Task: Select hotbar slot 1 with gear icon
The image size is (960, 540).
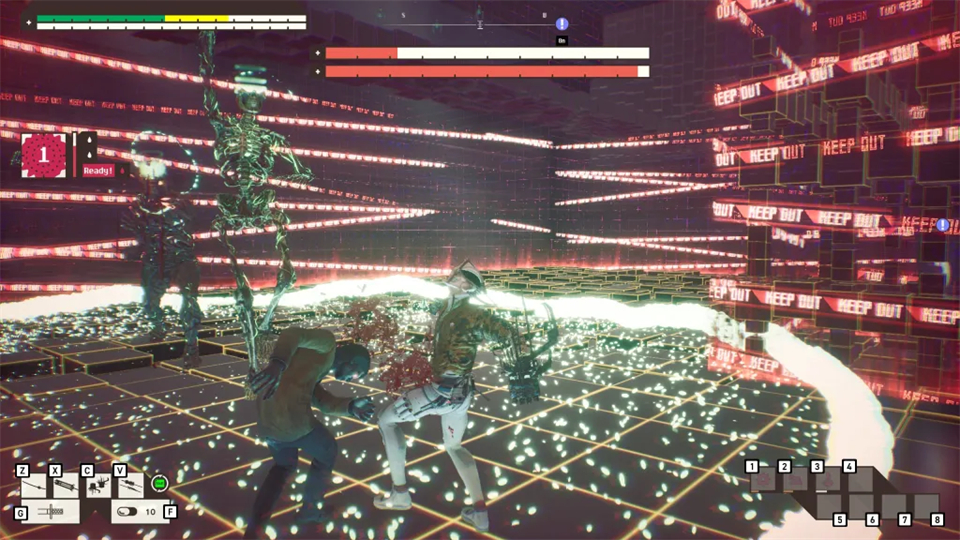Action: point(763,482)
